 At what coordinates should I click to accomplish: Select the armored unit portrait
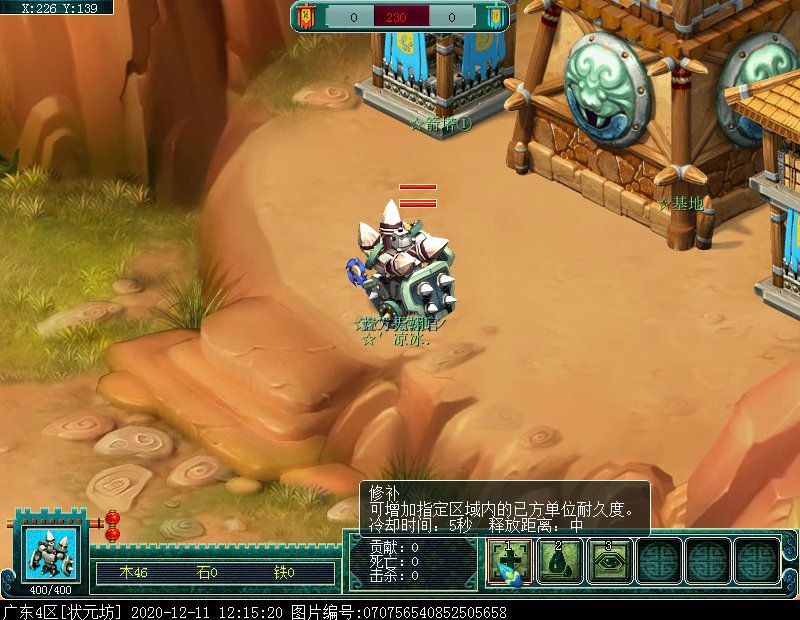49,552
